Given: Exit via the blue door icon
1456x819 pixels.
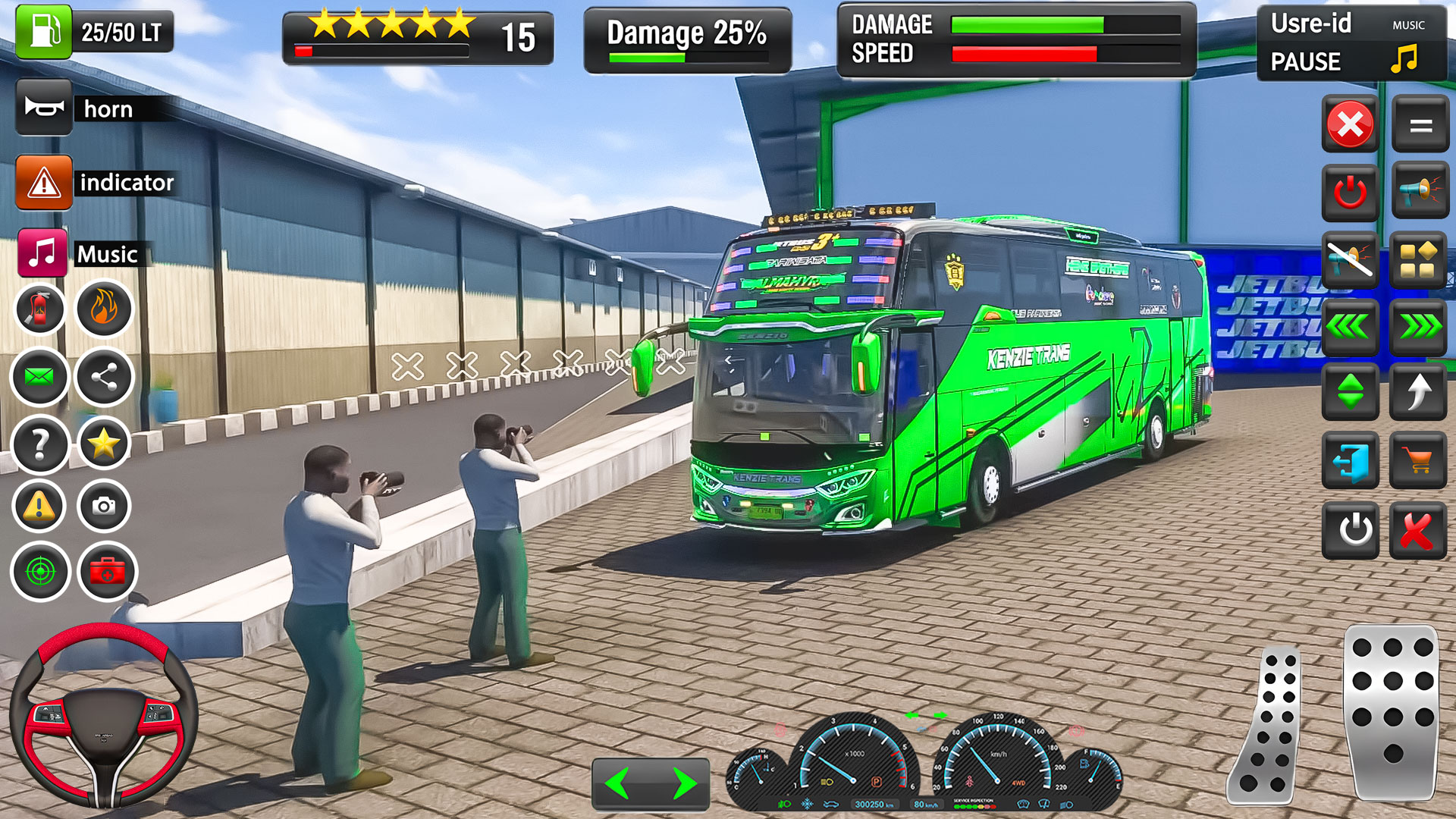Looking at the screenshot, I should point(1351,460).
